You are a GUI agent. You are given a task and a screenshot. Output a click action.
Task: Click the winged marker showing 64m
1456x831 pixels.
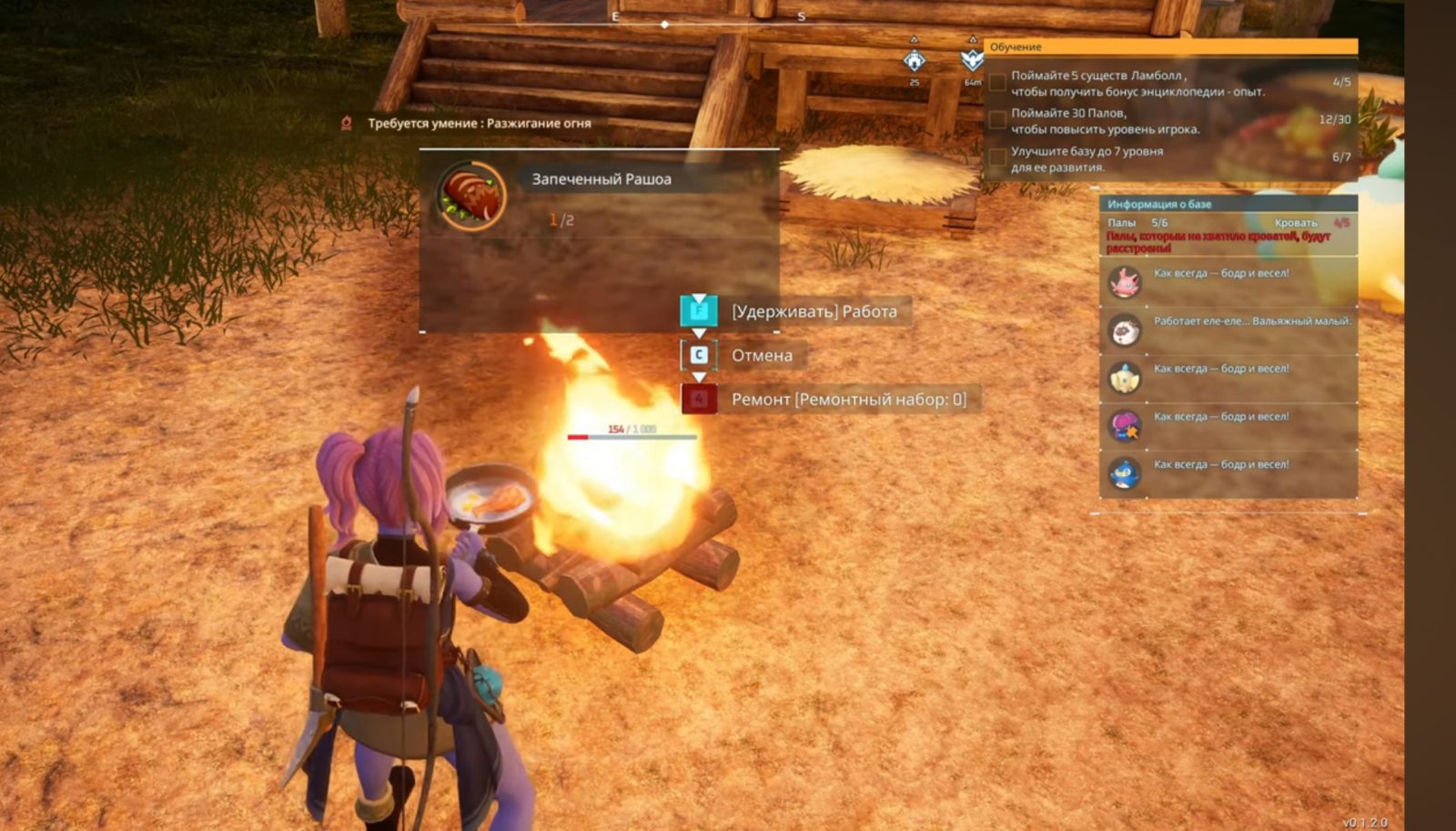click(971, 61)
